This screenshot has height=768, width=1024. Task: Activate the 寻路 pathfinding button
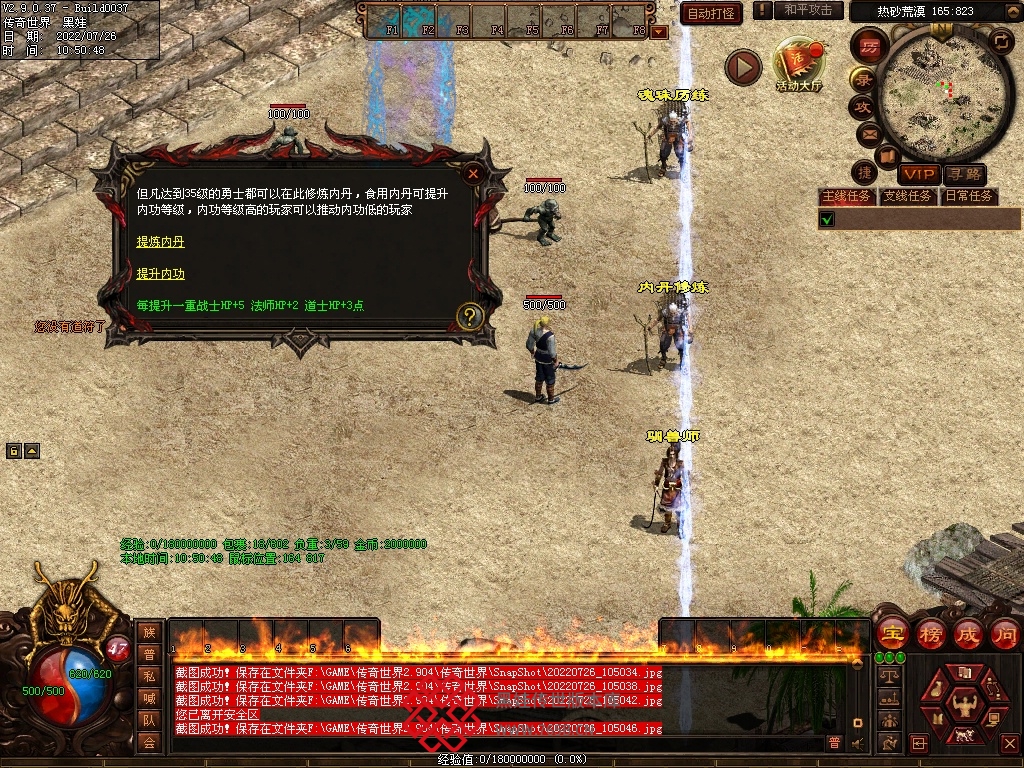pyautogui.click(x=964, y=175)
